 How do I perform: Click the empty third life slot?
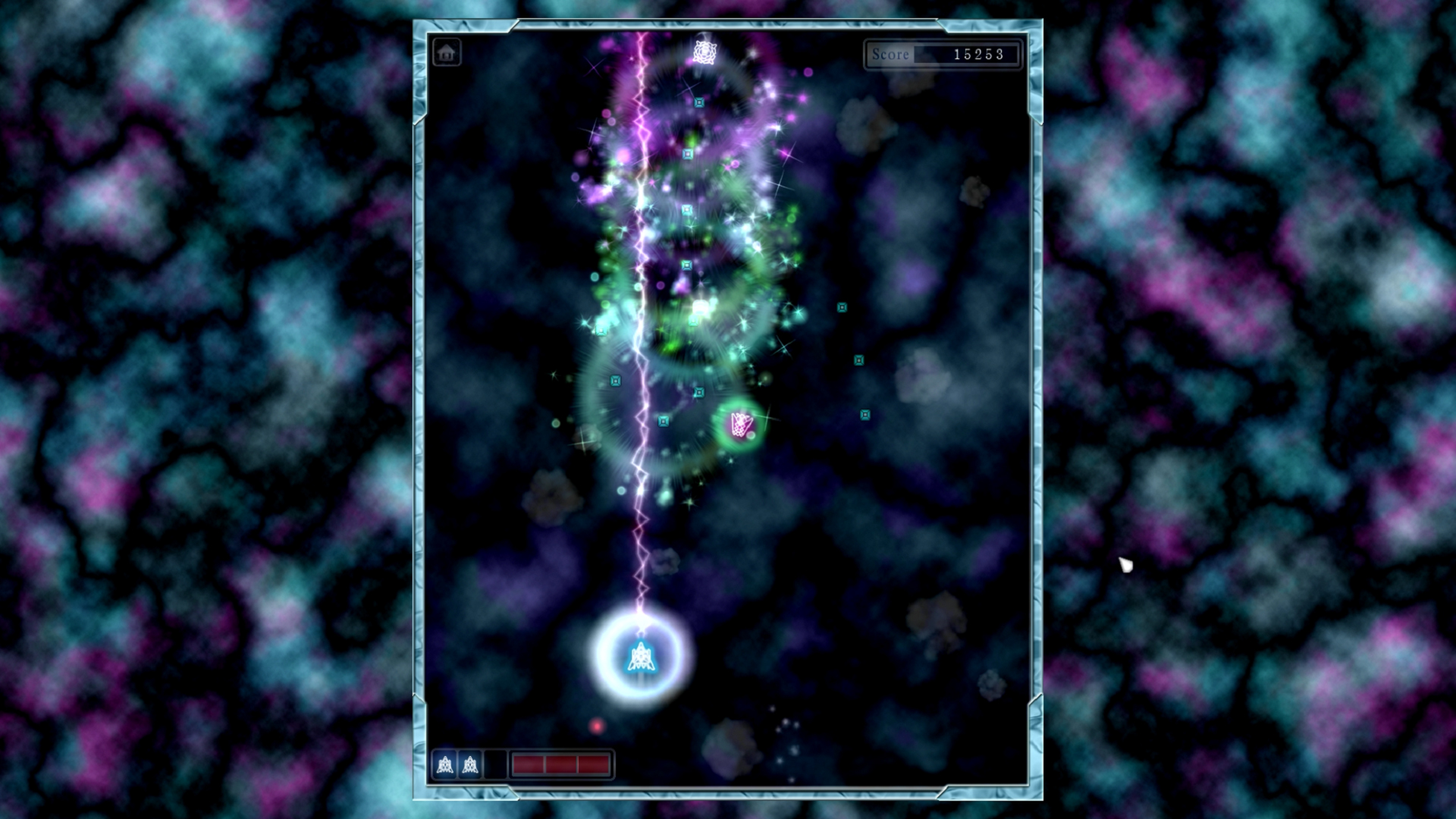[497, 764]
